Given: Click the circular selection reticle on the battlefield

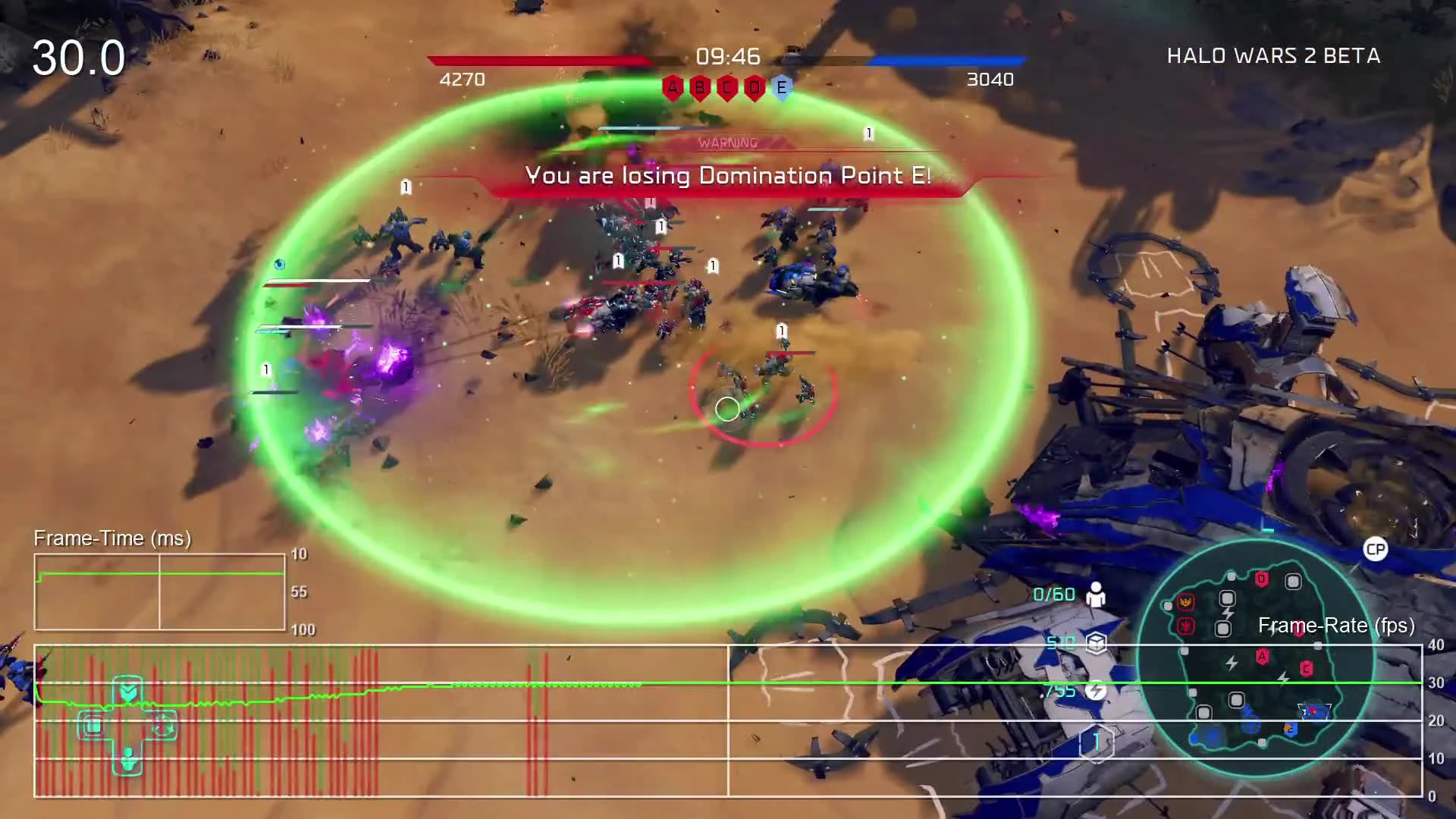Looking at the screenshot, I should (x=726, y=409).
